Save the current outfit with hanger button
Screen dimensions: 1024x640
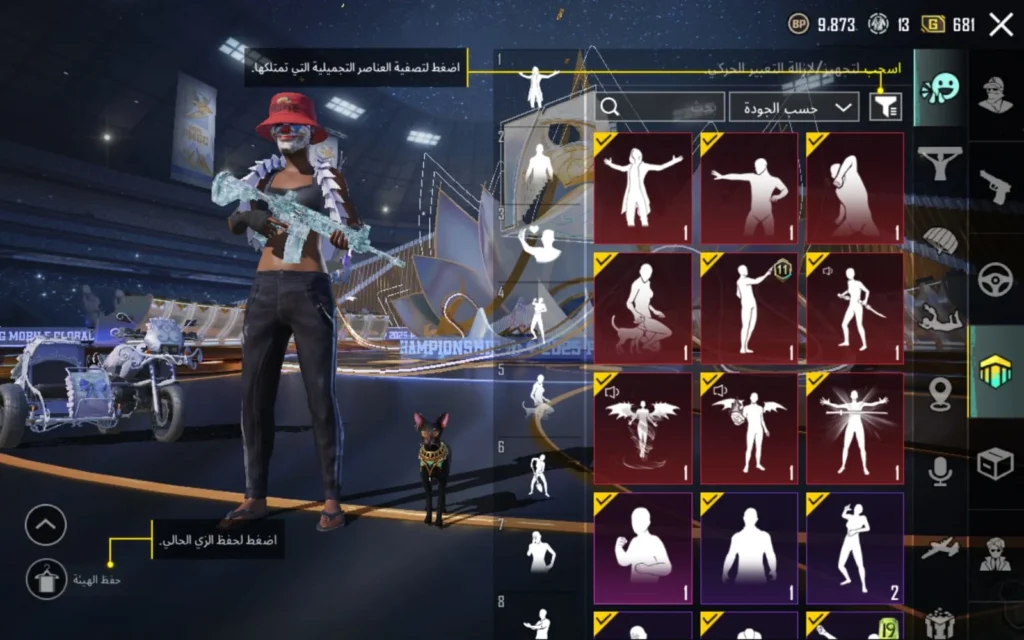[x=46, y=579]
